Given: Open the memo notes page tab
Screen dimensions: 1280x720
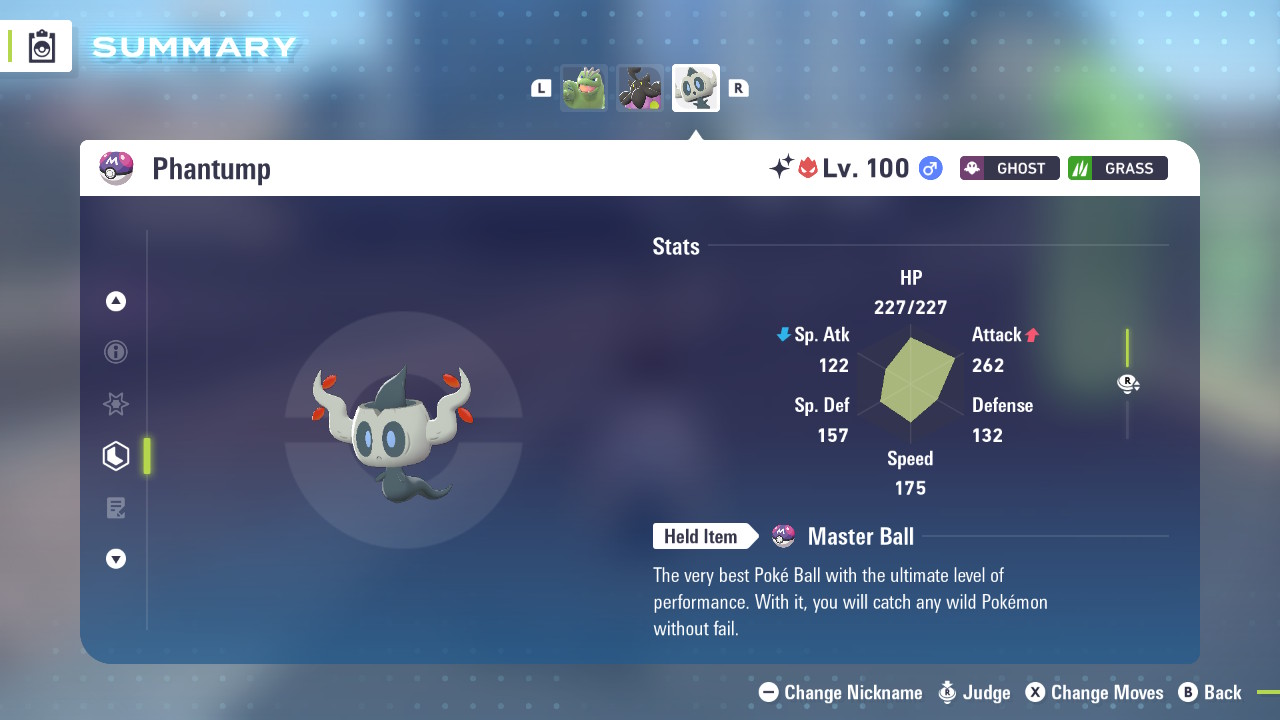Looking at the screenshot, I should (x=116, y=508).
